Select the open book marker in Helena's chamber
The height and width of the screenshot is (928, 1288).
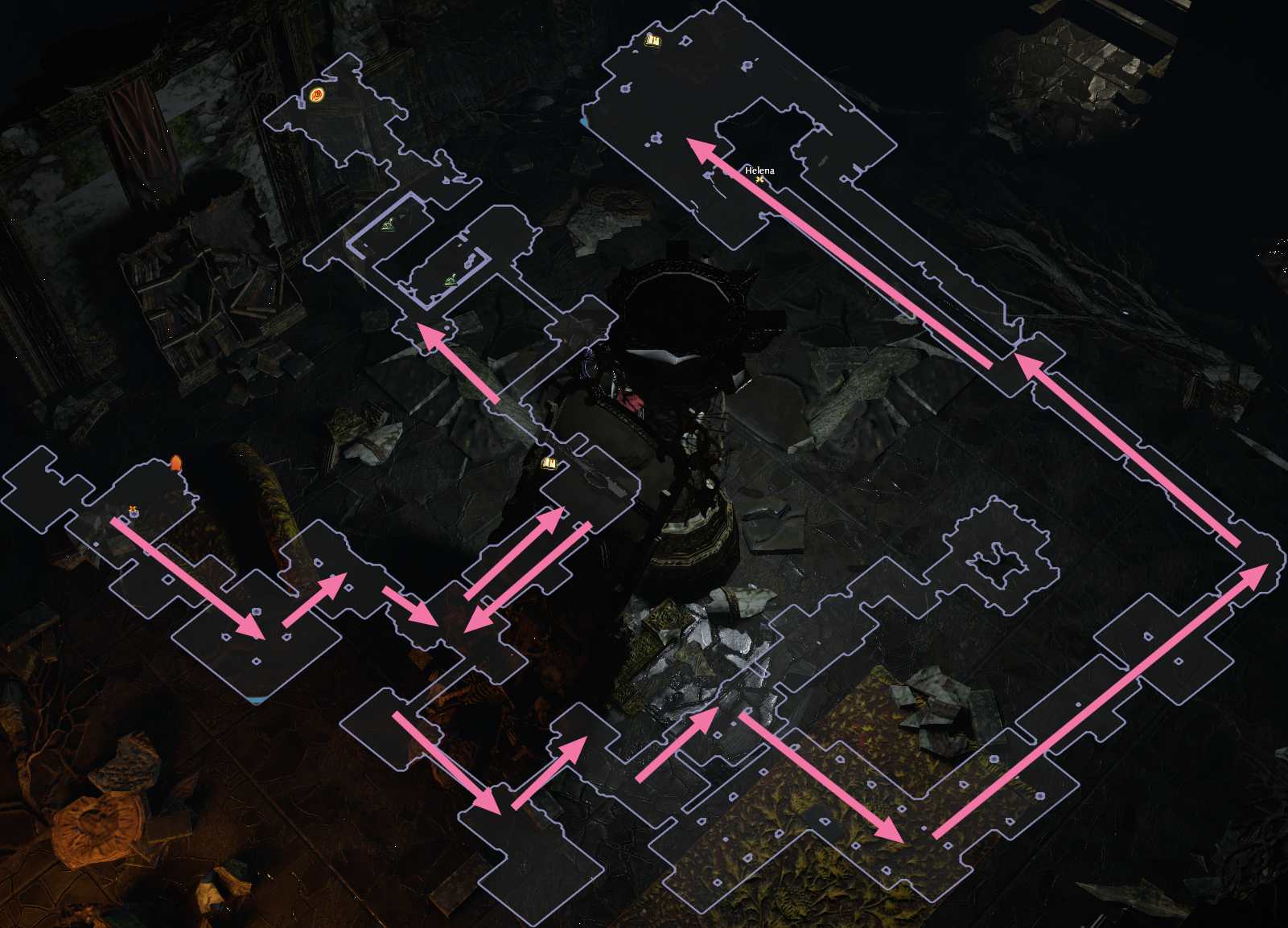tap(652, 39)
